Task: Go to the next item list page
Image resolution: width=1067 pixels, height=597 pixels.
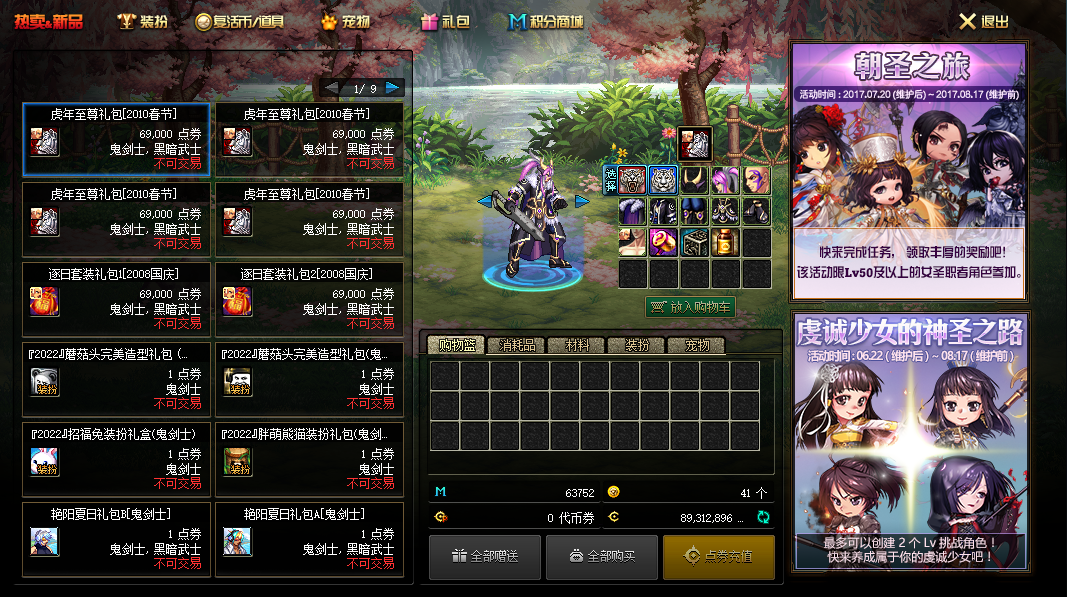Action: click(x=393, y=88)
